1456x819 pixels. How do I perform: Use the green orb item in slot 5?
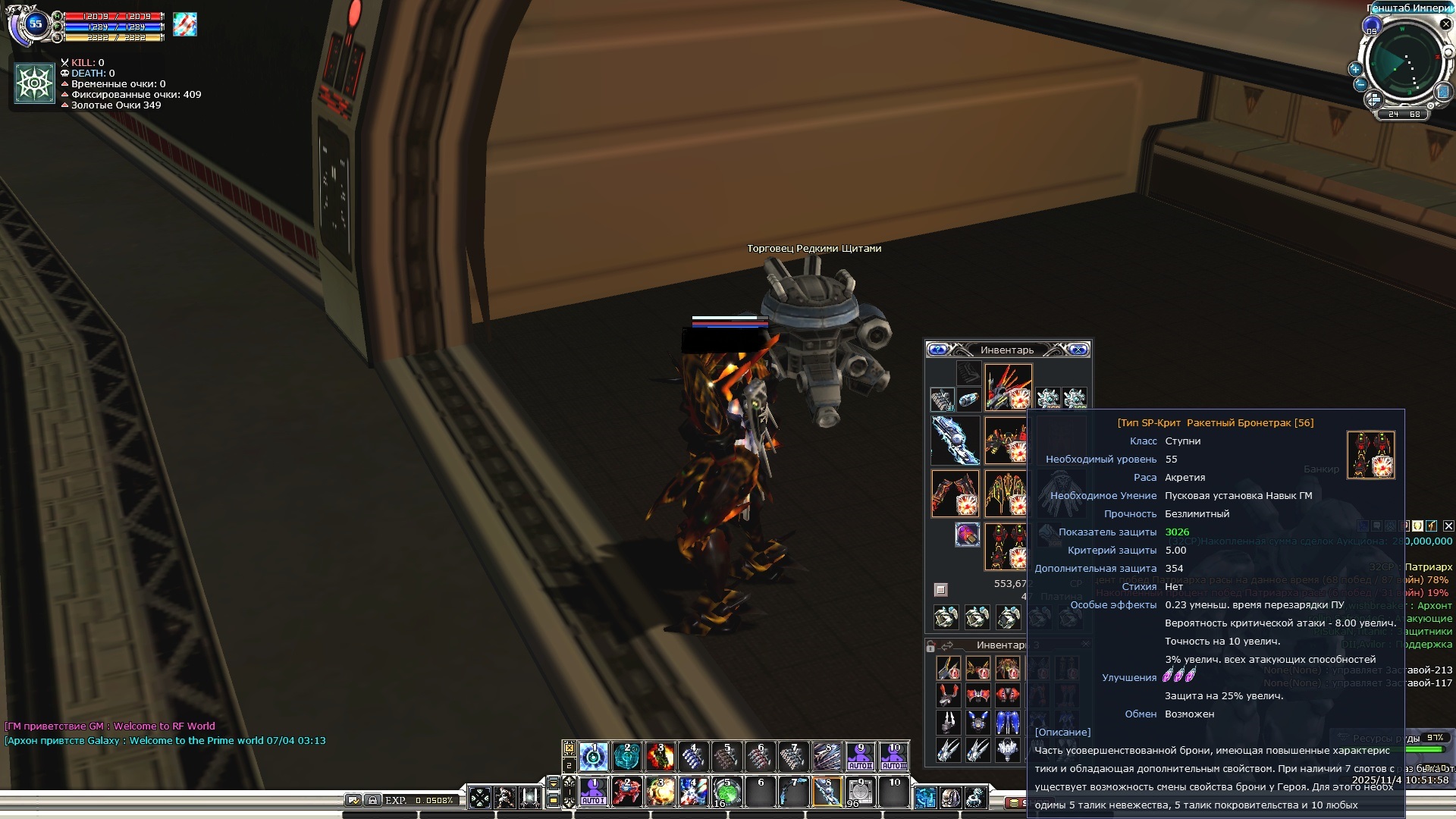click(726, 792)
